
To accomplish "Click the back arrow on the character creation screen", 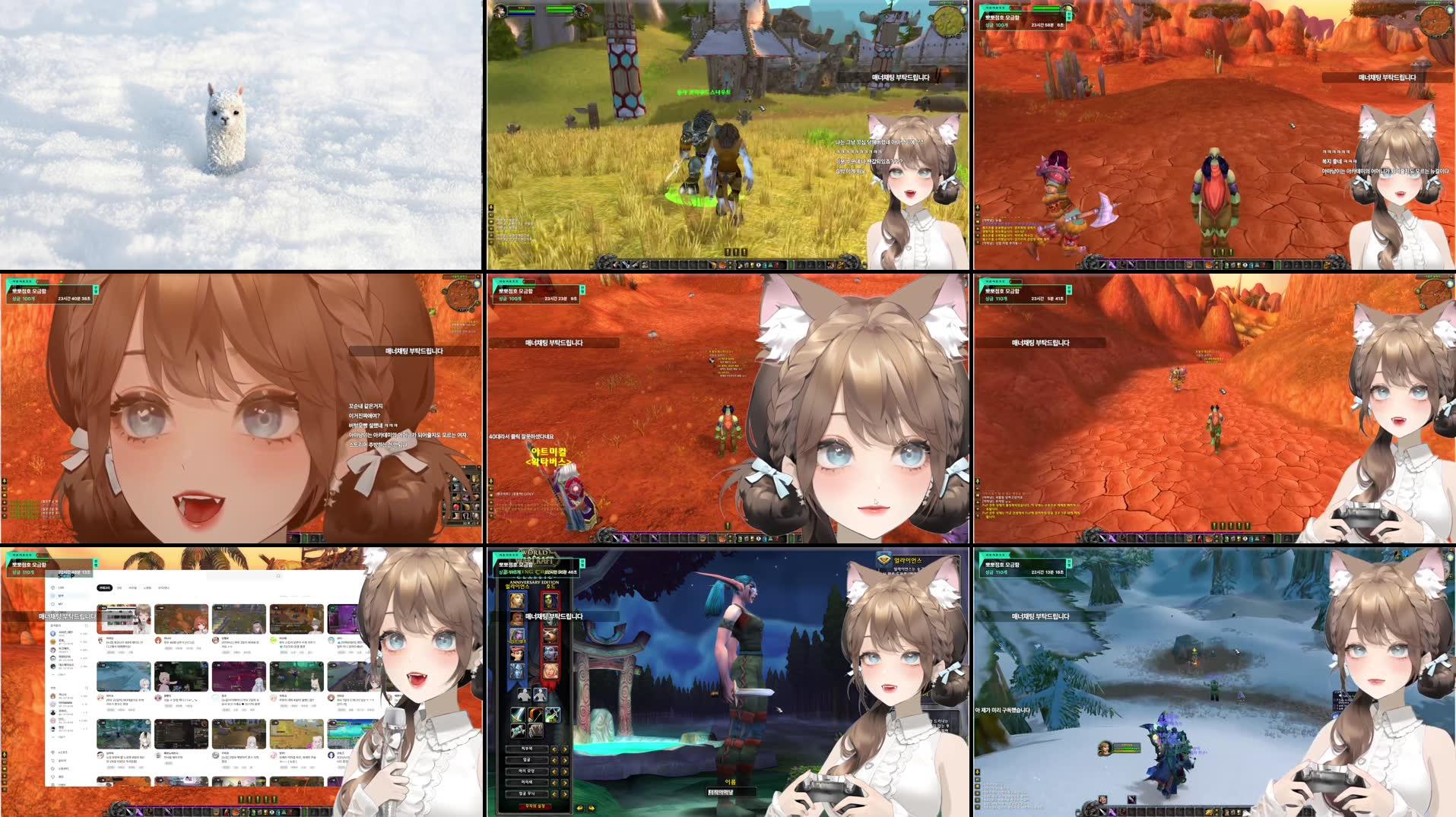I will pyautogui.click(x=579, y=808).
